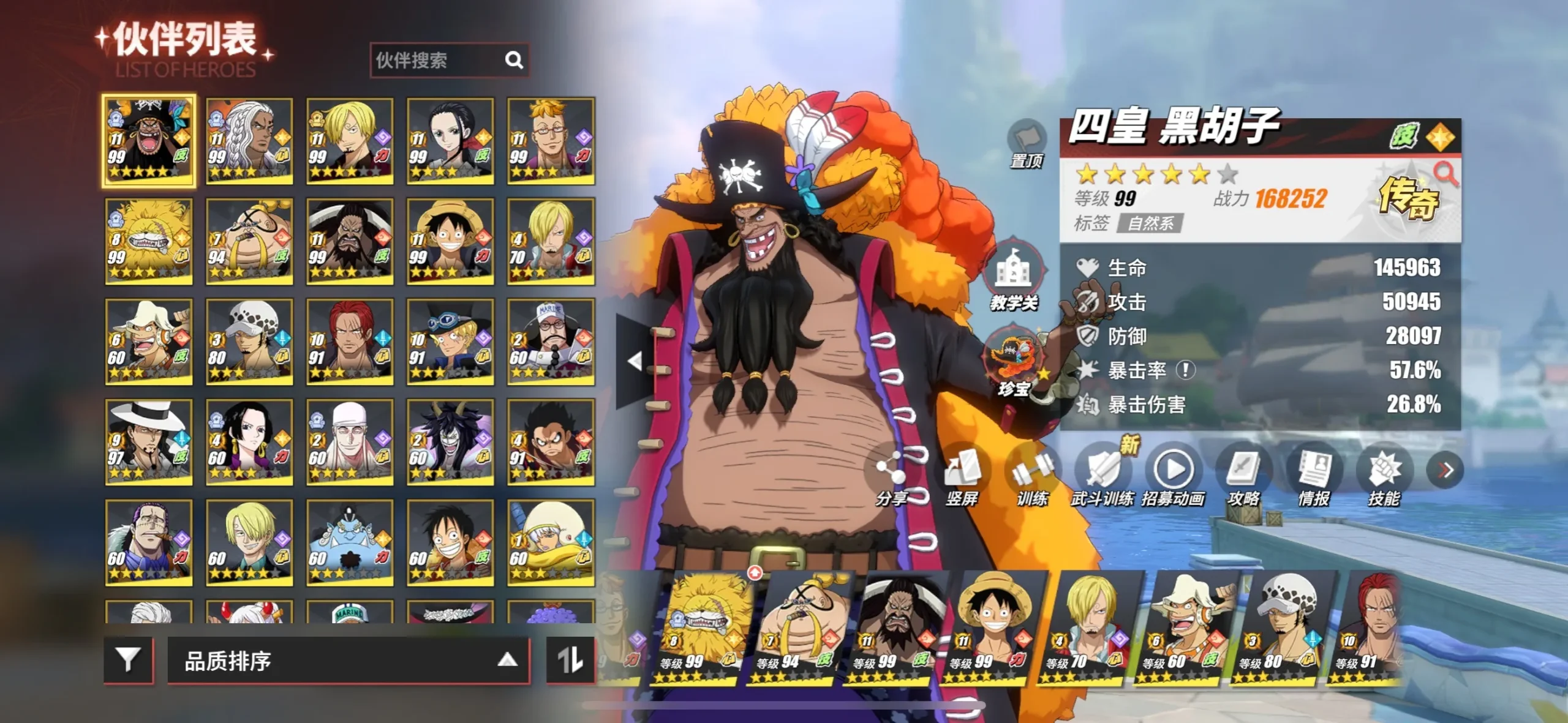Open the 品质排序 sort dropdown
1568x723 pixels.
348,660
